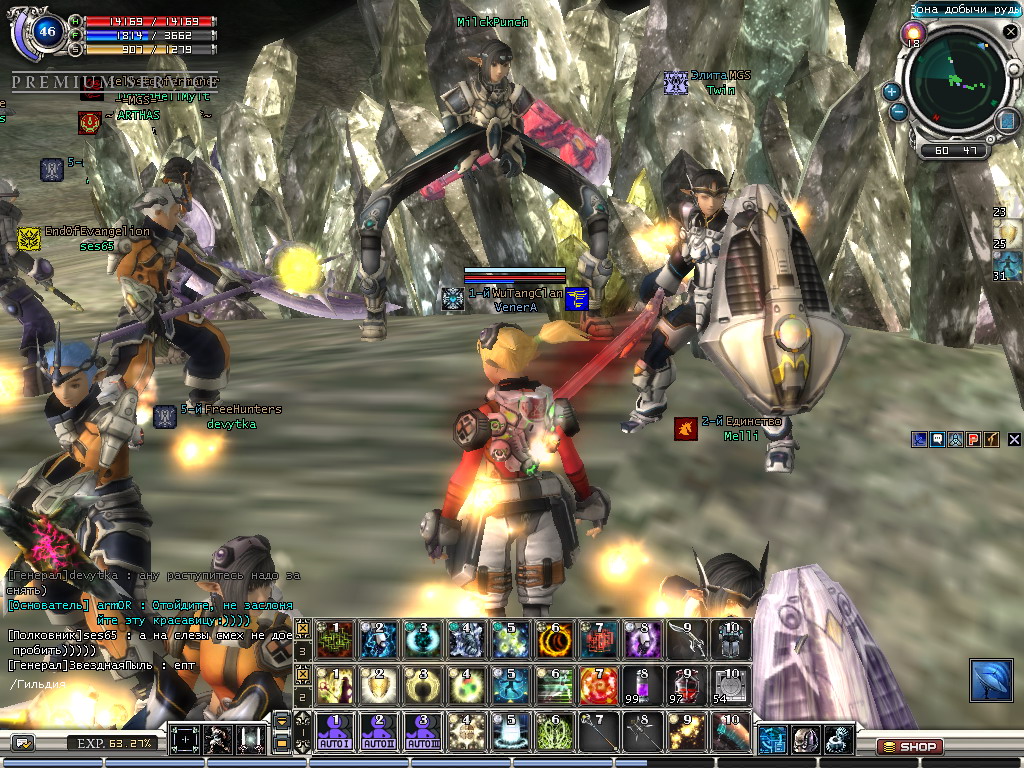1024x768 pixels.
Task: Close the small icon bar with X
Action: [x=1014, y=439]
